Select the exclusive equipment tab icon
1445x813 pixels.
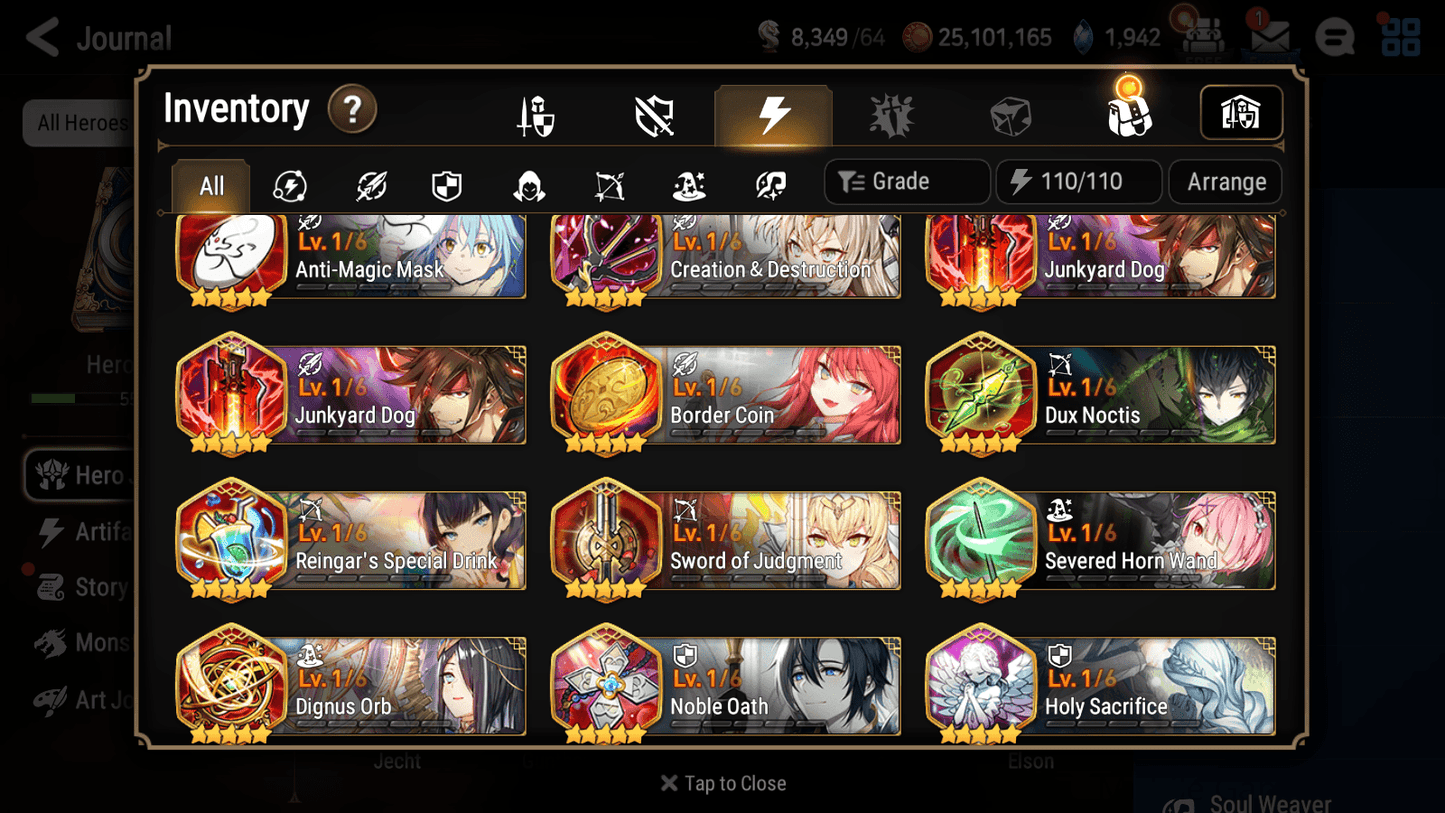click(x=654, y=113)
